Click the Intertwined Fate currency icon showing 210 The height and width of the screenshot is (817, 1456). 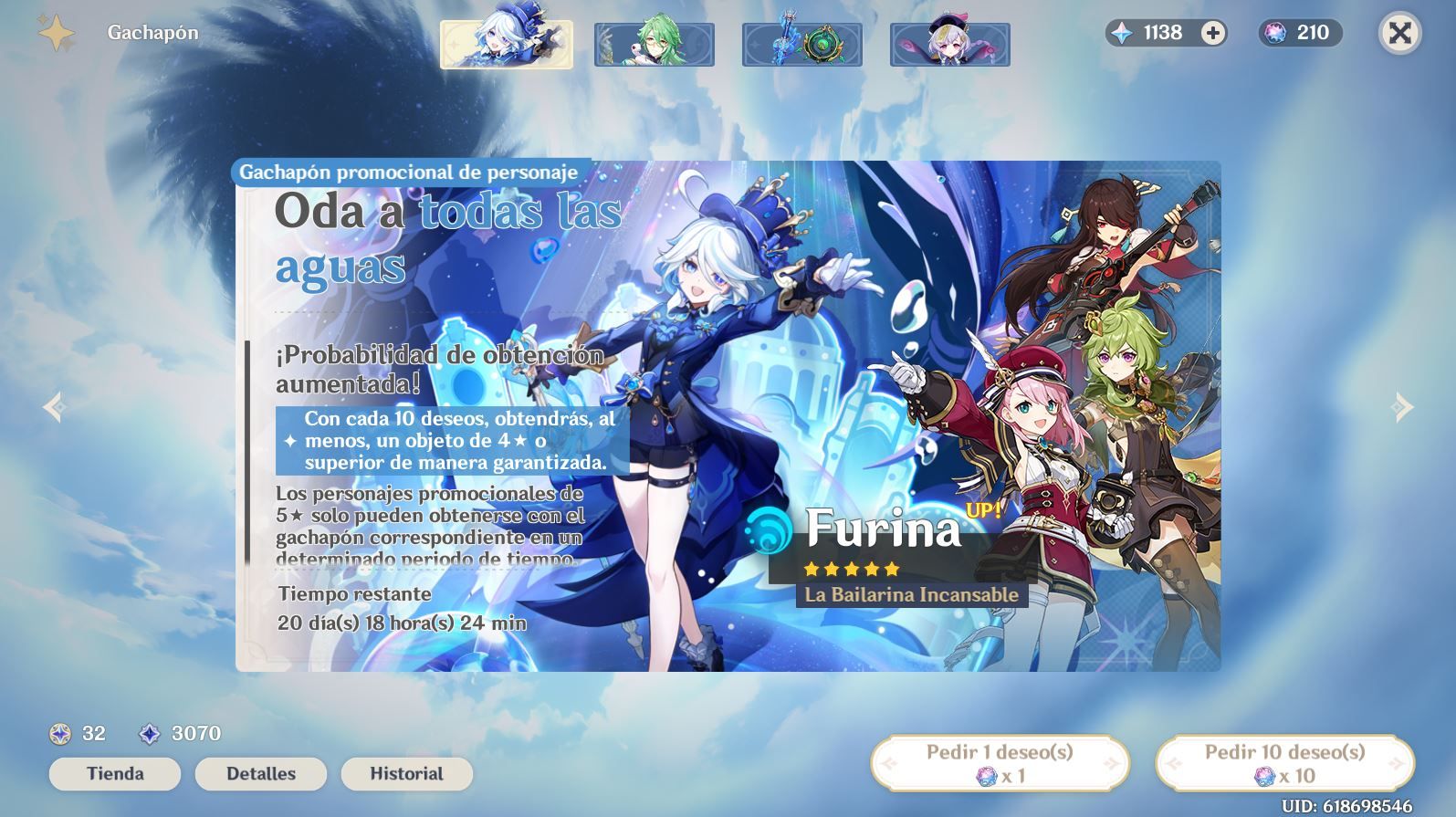(1274, 33)
